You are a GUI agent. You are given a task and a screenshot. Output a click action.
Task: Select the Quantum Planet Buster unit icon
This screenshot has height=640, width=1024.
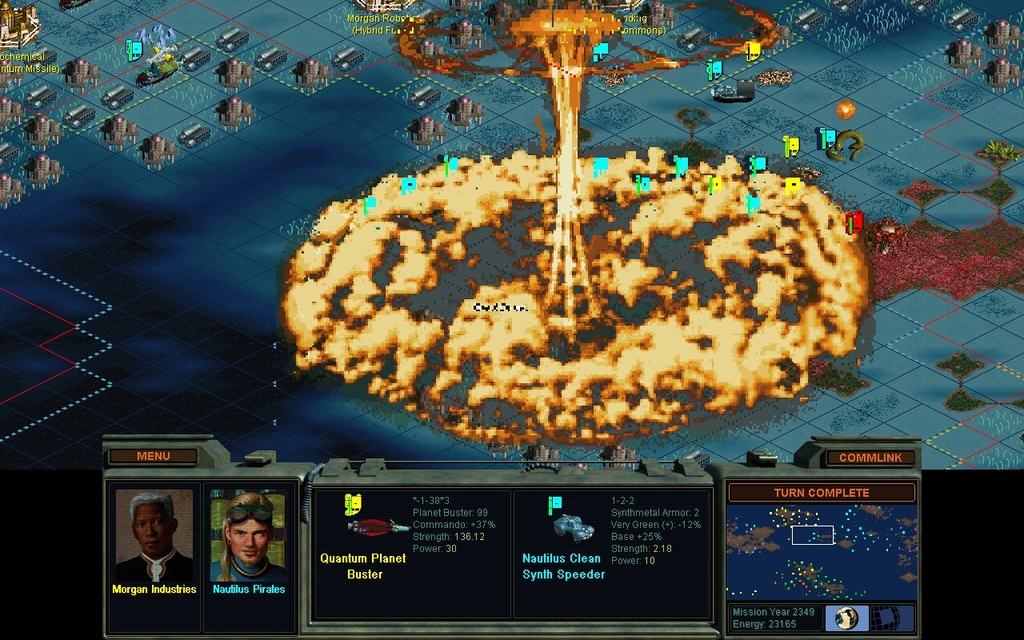pyautogui.click(x=376, y=526)
